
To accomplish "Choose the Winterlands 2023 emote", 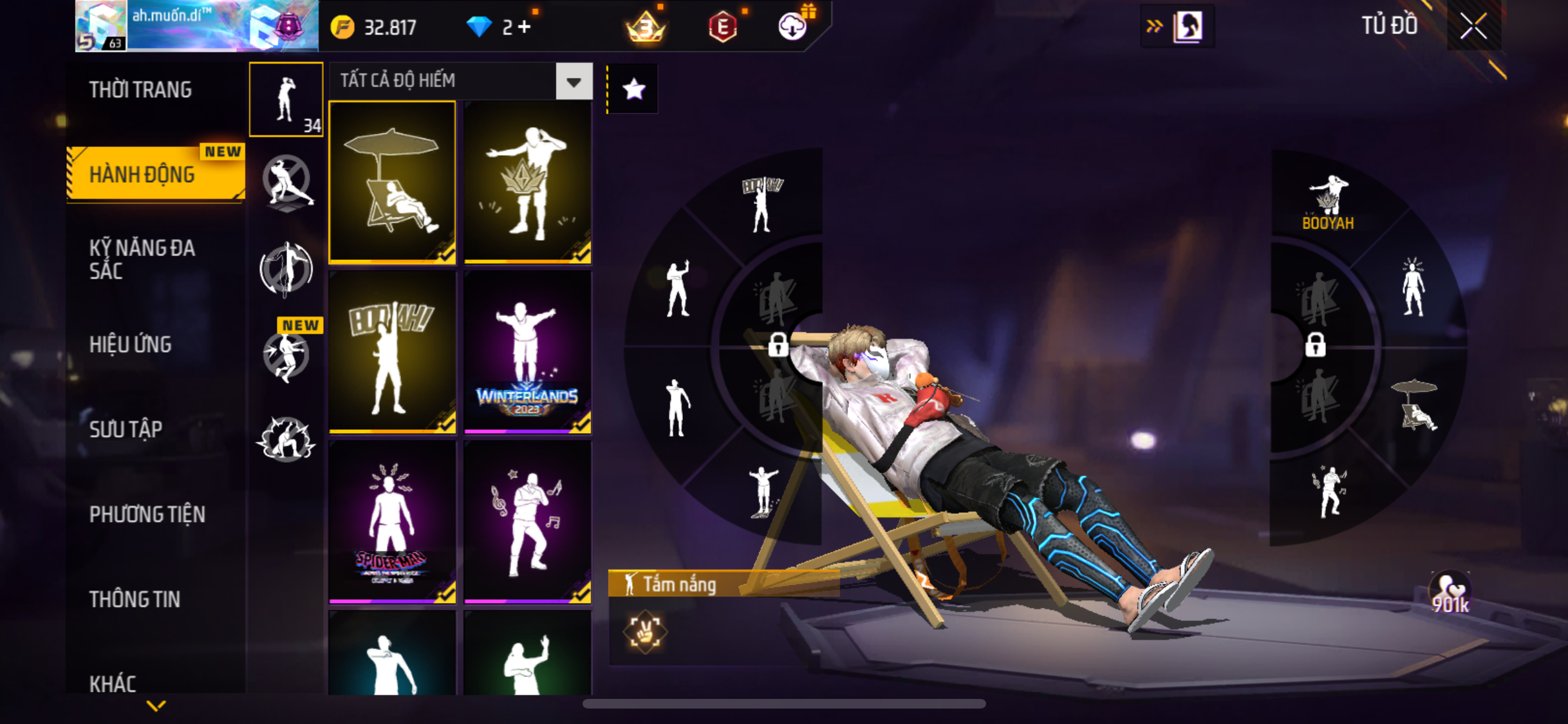I will pyautogui.click(x=527, y=352).
